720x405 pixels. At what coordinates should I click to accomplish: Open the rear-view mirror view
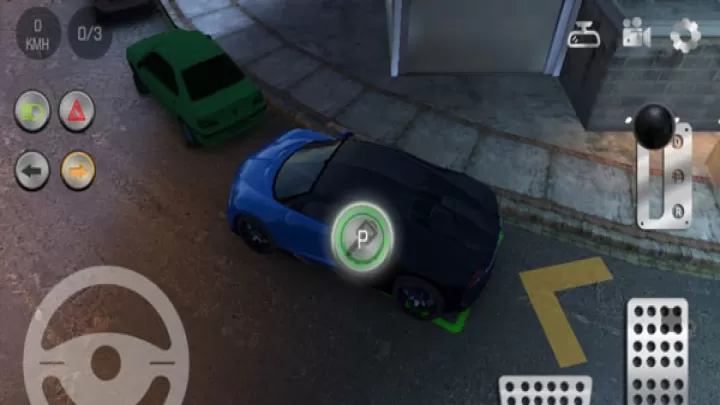pos(583,37)
